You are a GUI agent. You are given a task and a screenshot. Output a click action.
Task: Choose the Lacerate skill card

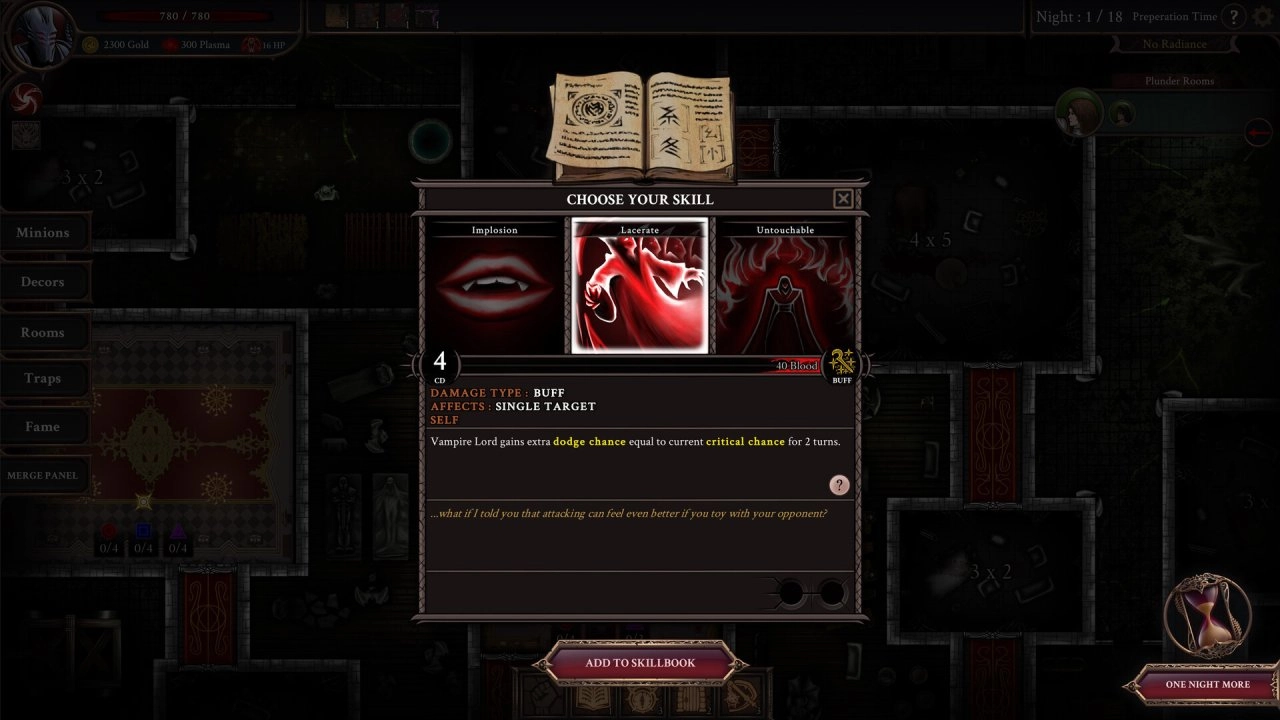pos(639,287)
